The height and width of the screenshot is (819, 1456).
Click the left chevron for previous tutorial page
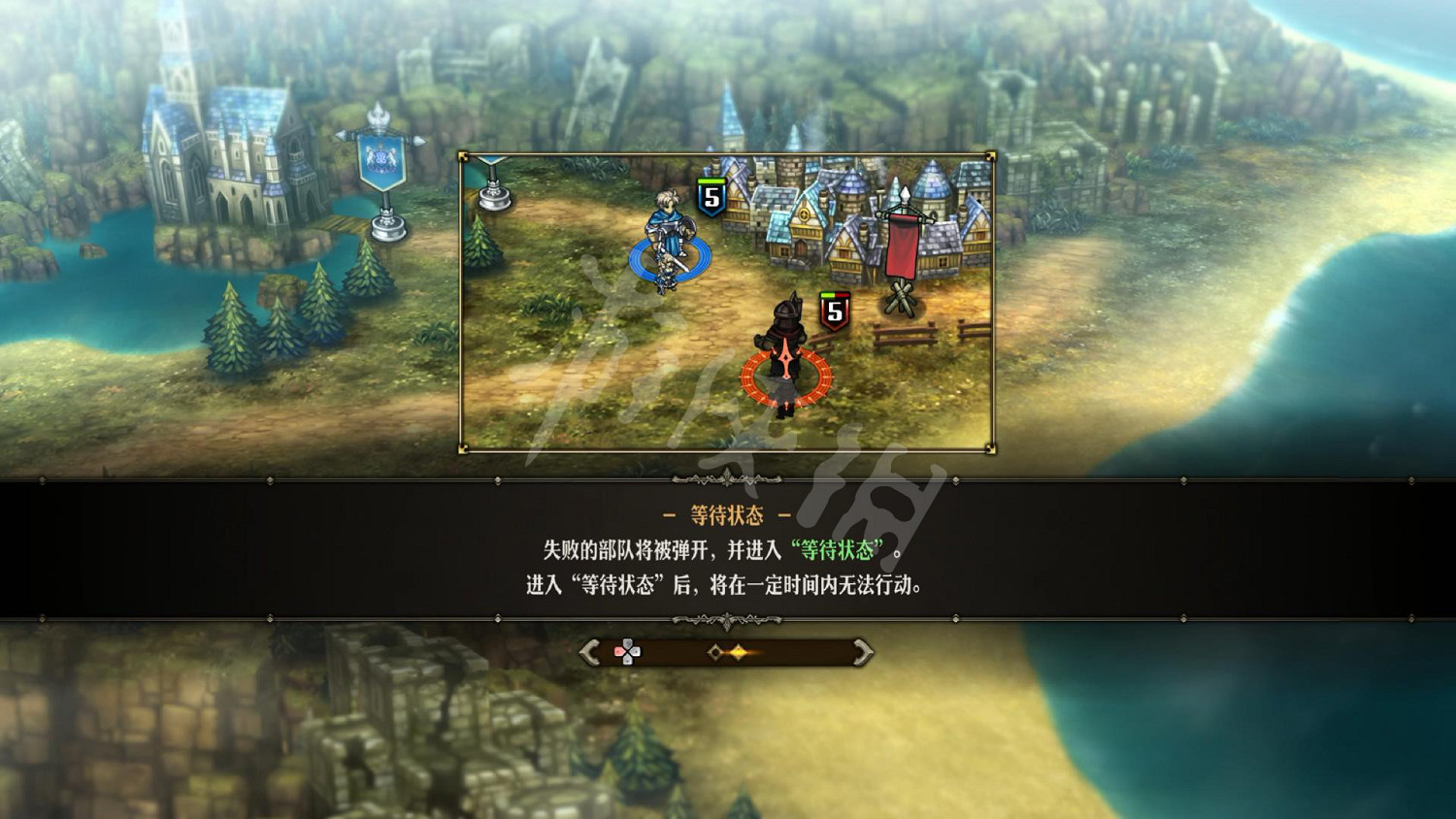(x=588, y=652)
